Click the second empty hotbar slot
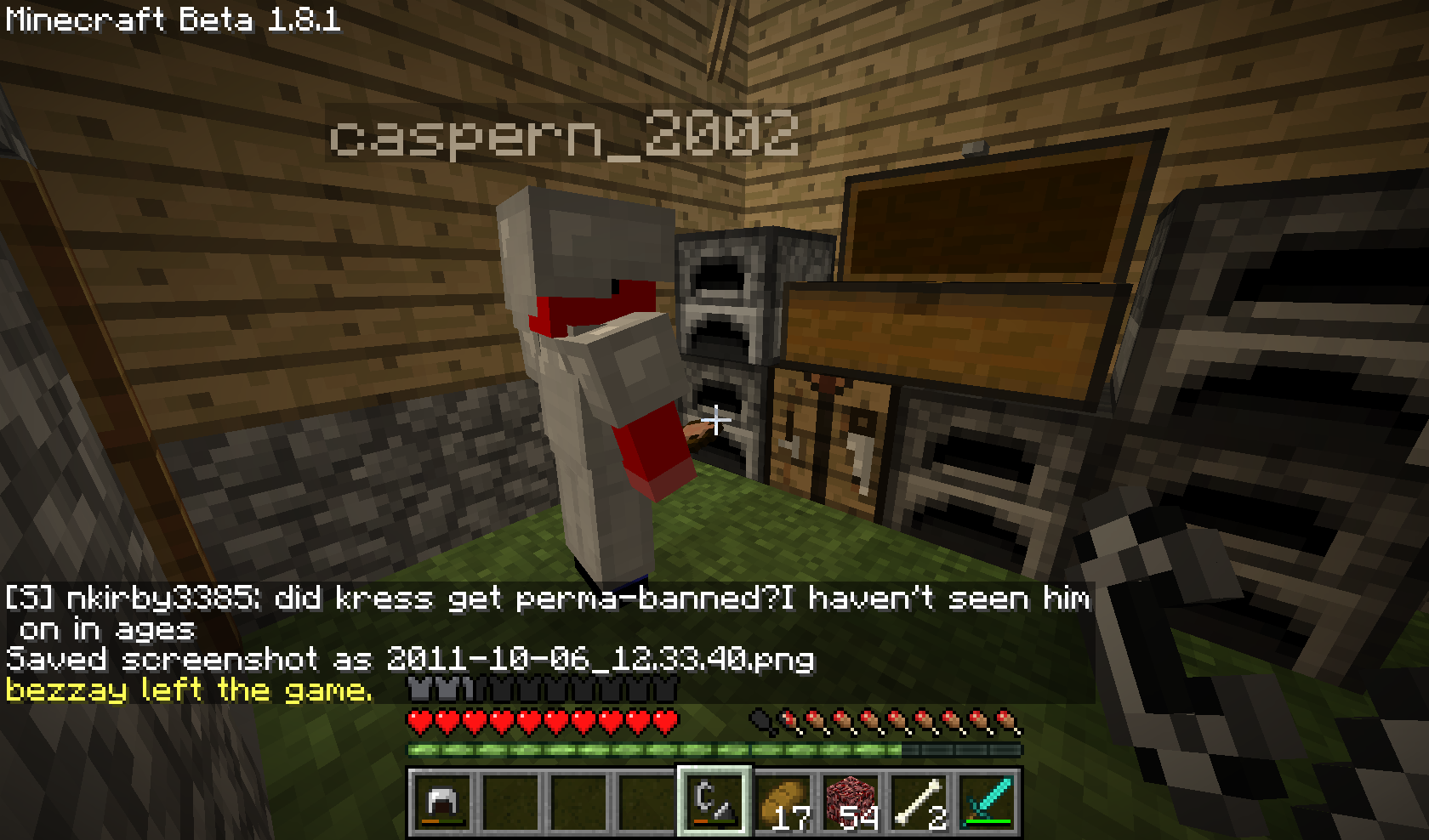 509,801
